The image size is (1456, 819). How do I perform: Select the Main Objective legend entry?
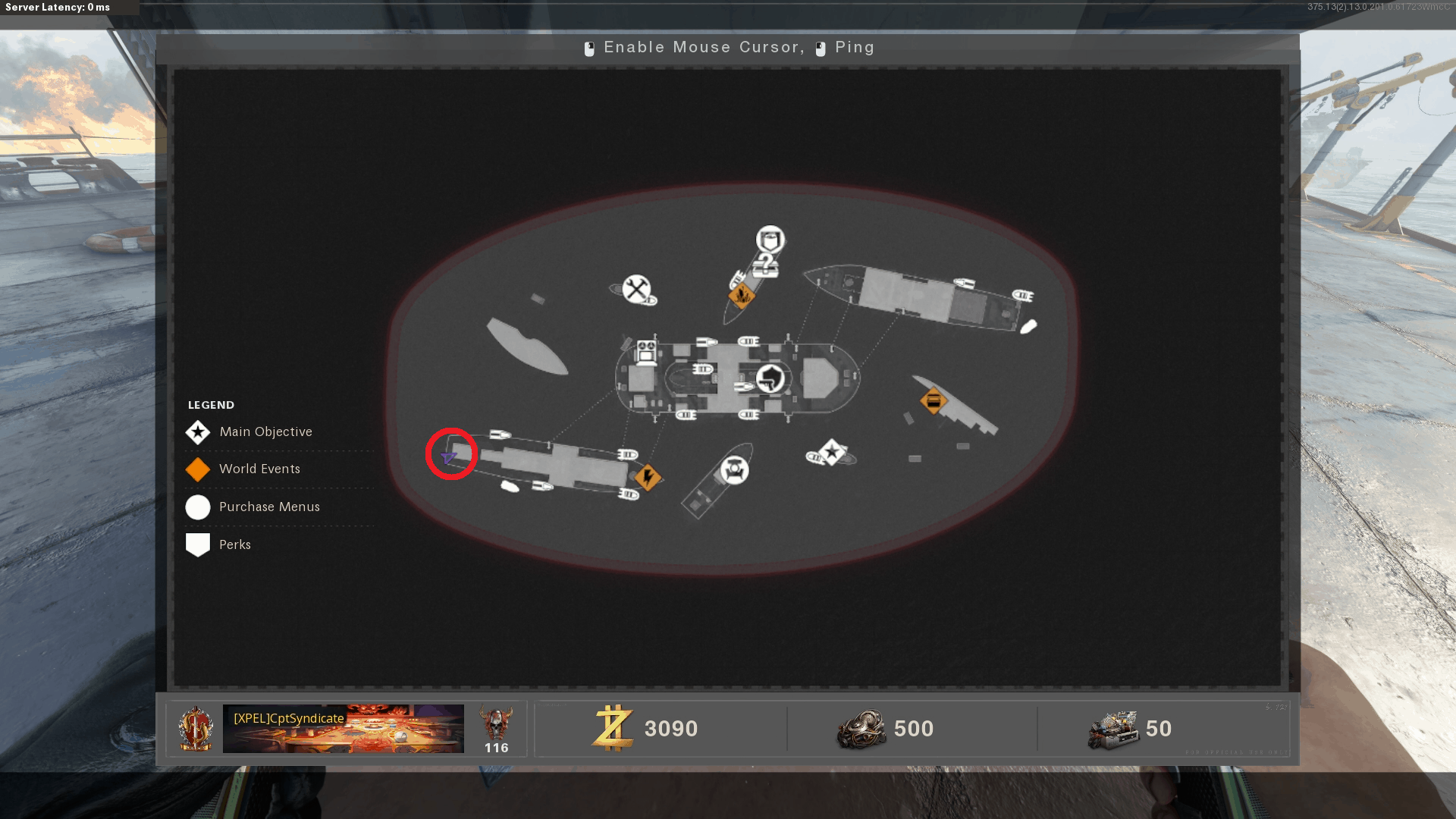pyautogui.click(x=265, y=432)
